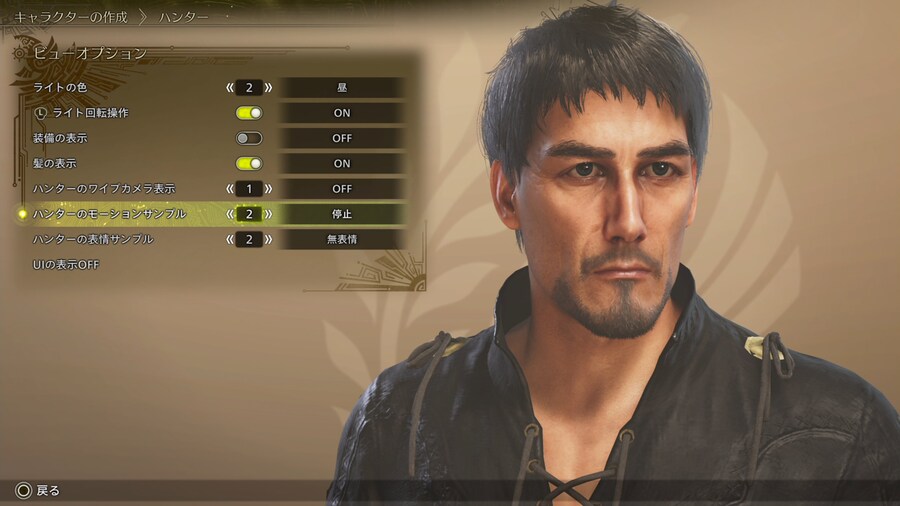Screen dimensions: 900x506
Task: Advance ハンターのモーションサンプル with the right arrow
Action: pos(268,214)
